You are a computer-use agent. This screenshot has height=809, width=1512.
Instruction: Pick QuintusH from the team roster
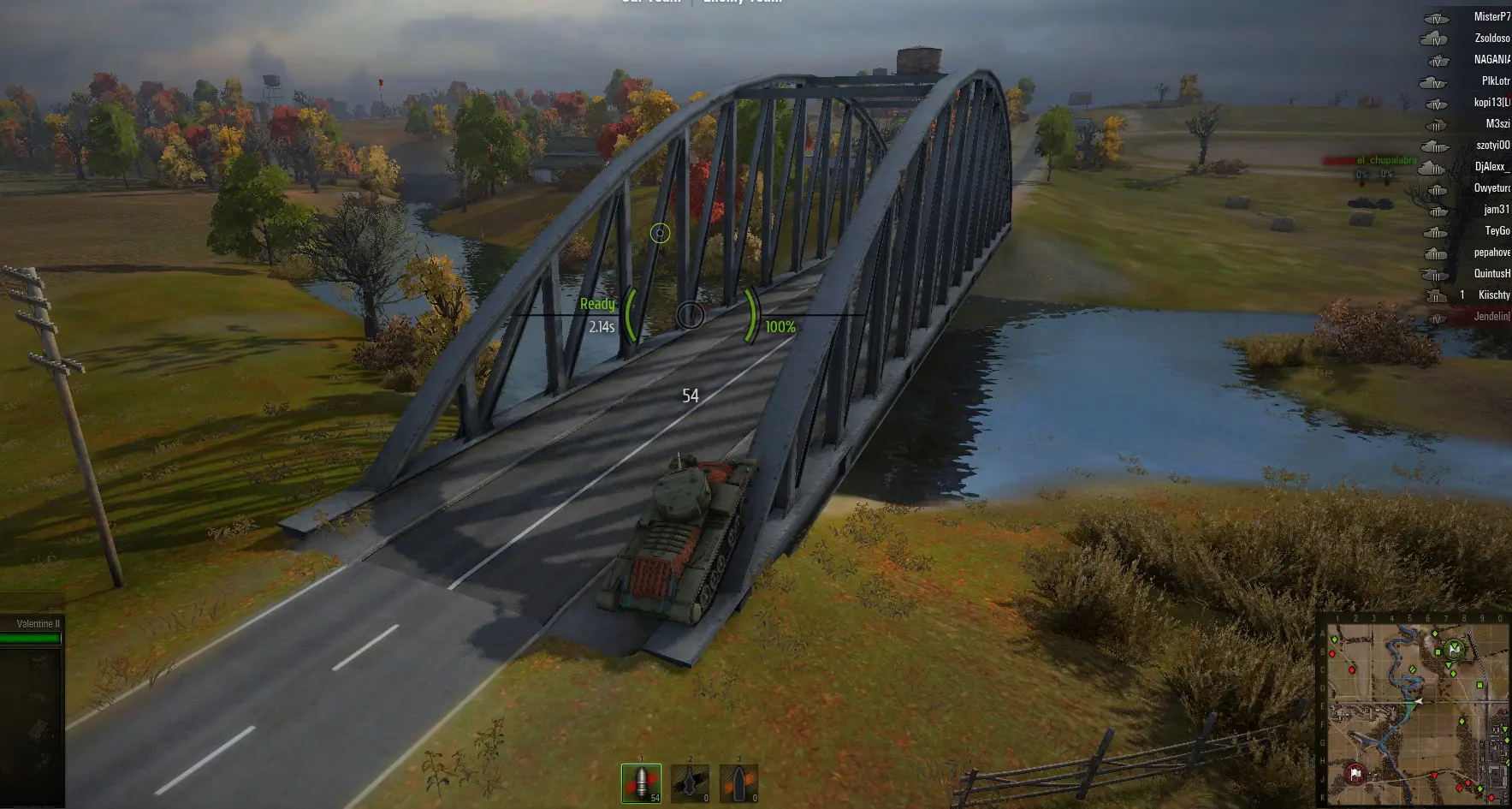point(1491,274)
